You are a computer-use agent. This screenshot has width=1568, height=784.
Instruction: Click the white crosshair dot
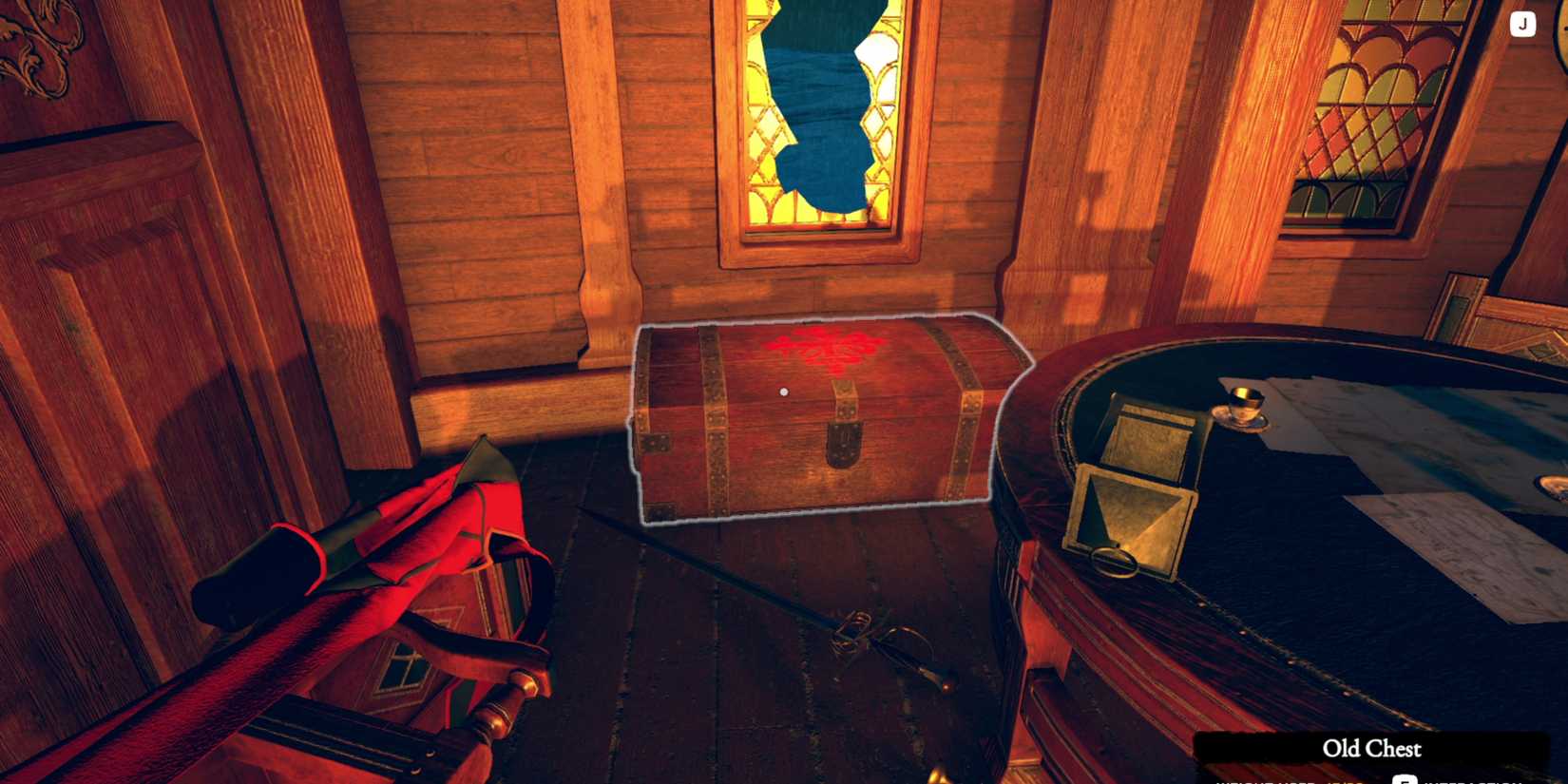click(x=783, y=391)
